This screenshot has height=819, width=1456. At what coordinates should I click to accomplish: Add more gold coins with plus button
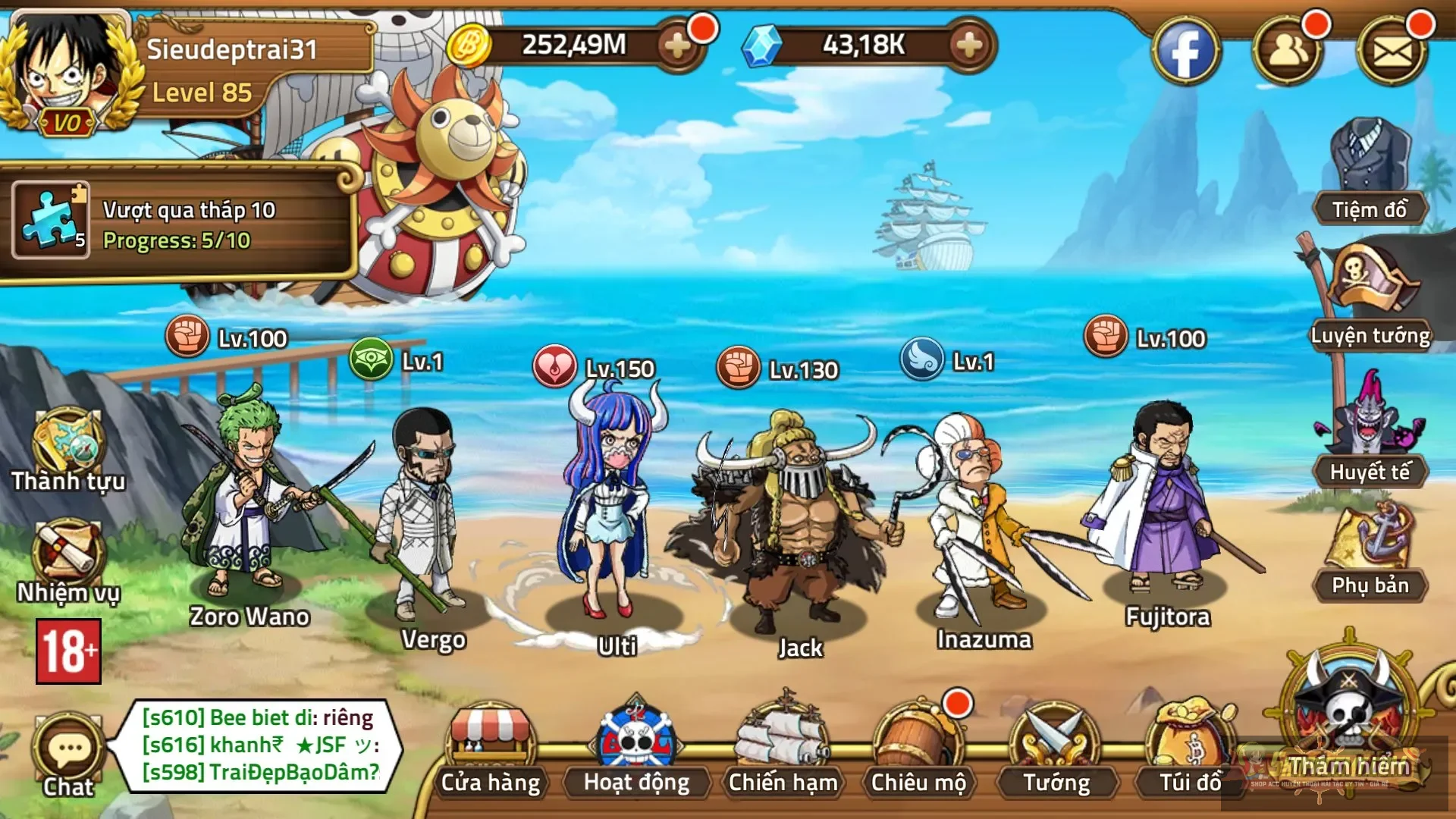tap(676, 45)
